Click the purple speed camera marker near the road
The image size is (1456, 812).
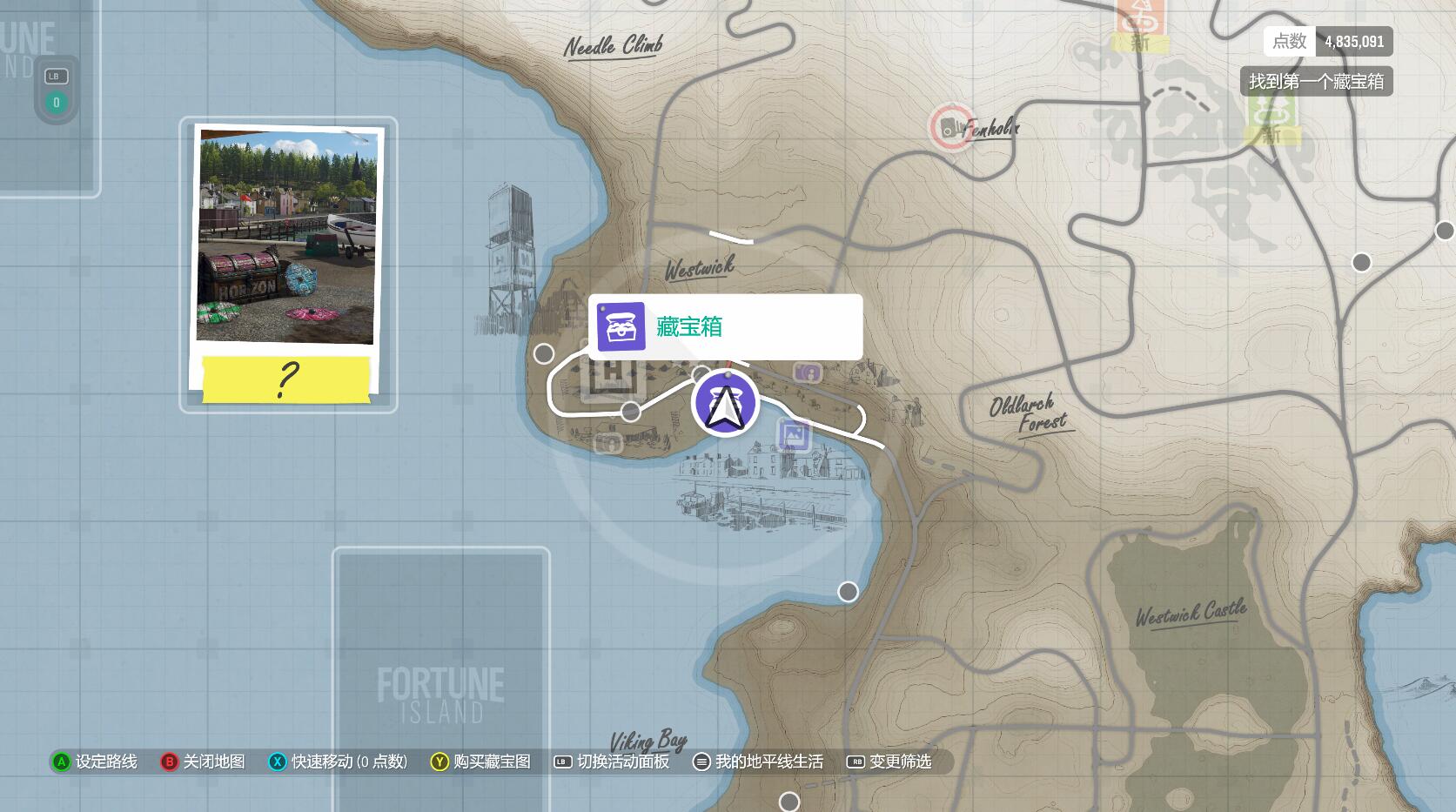click(x=808, y=372)
